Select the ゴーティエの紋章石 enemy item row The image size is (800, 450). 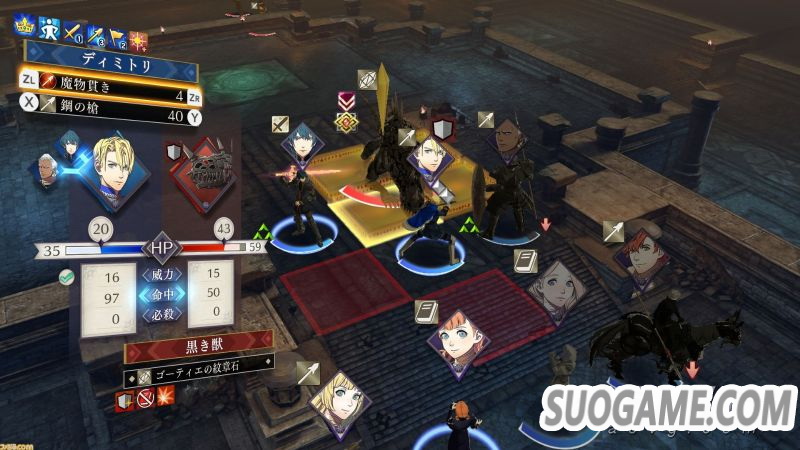click(x=198, y=376)
